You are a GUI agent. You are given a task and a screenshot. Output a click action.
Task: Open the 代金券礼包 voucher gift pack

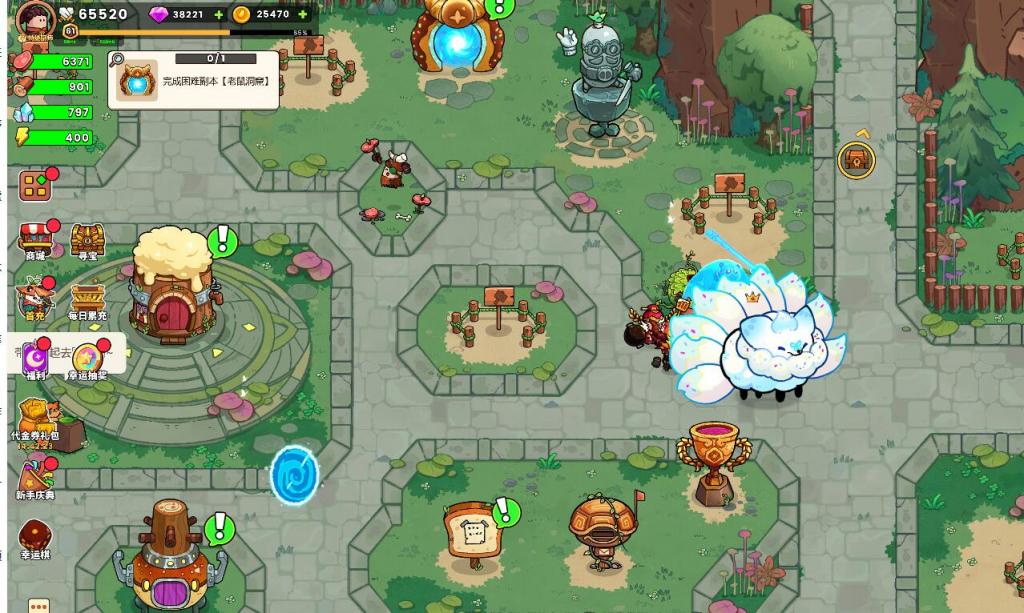(x=35, y=418)
